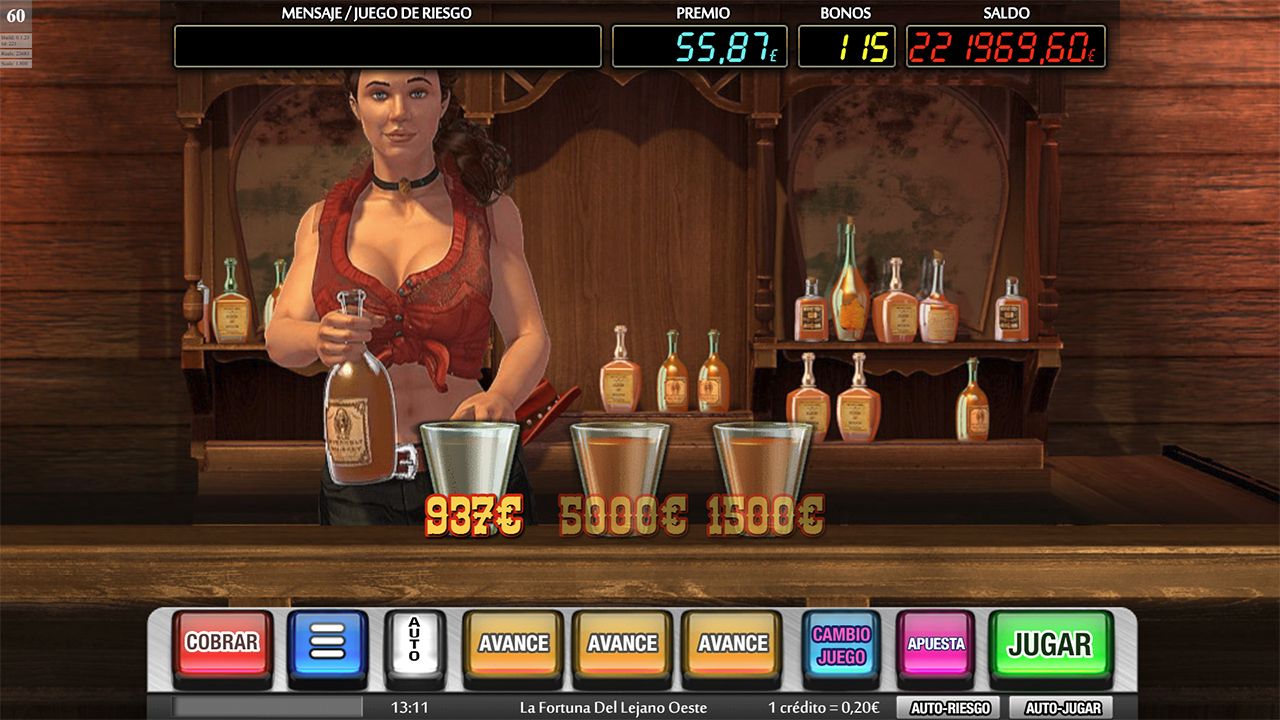This screenshot has height=720, width=1280.
Task: Change the bet with APUESTA
Action: [x=935, y=644]
